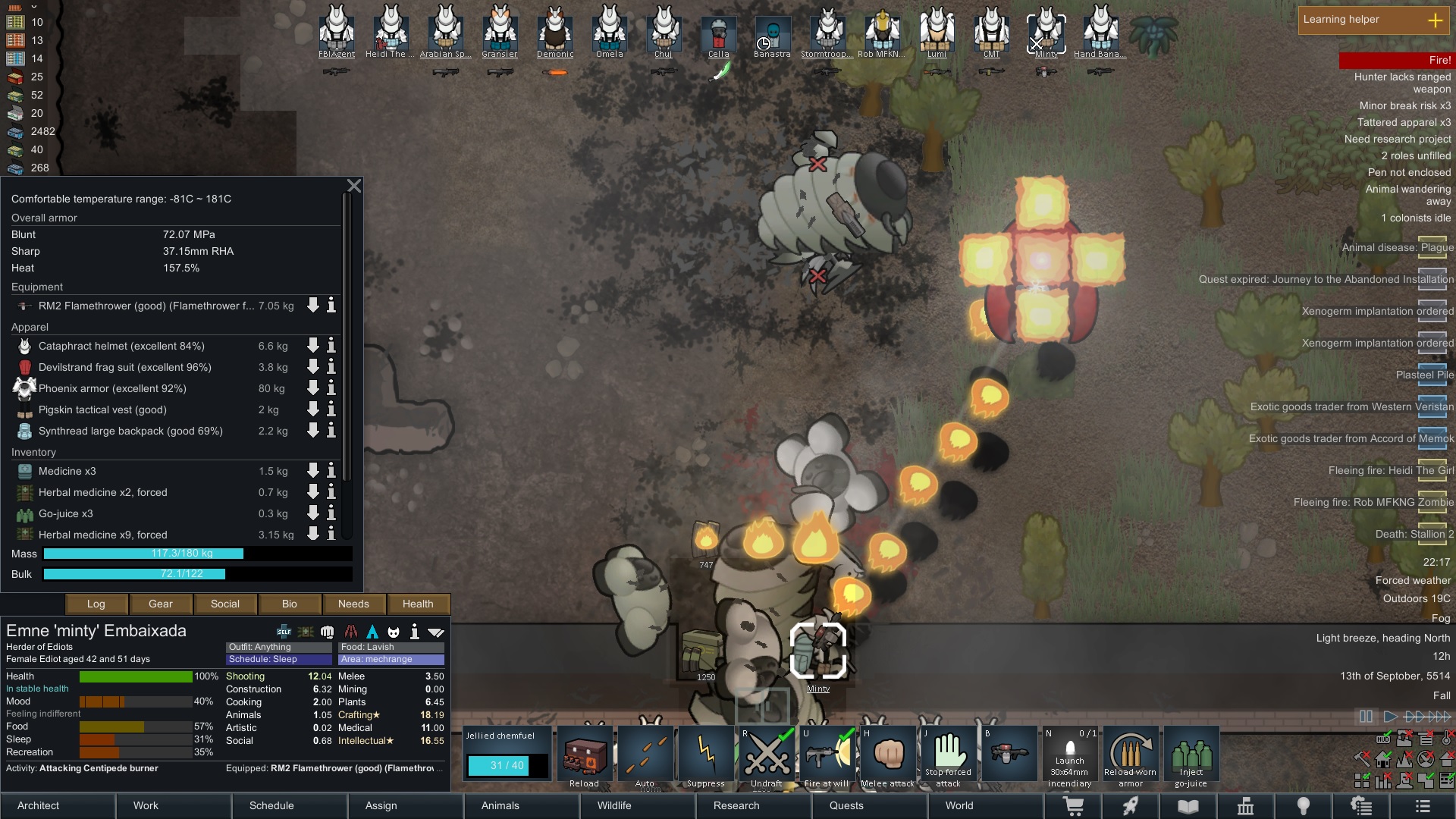Switch to the Health tab

[x=418, y=604]
